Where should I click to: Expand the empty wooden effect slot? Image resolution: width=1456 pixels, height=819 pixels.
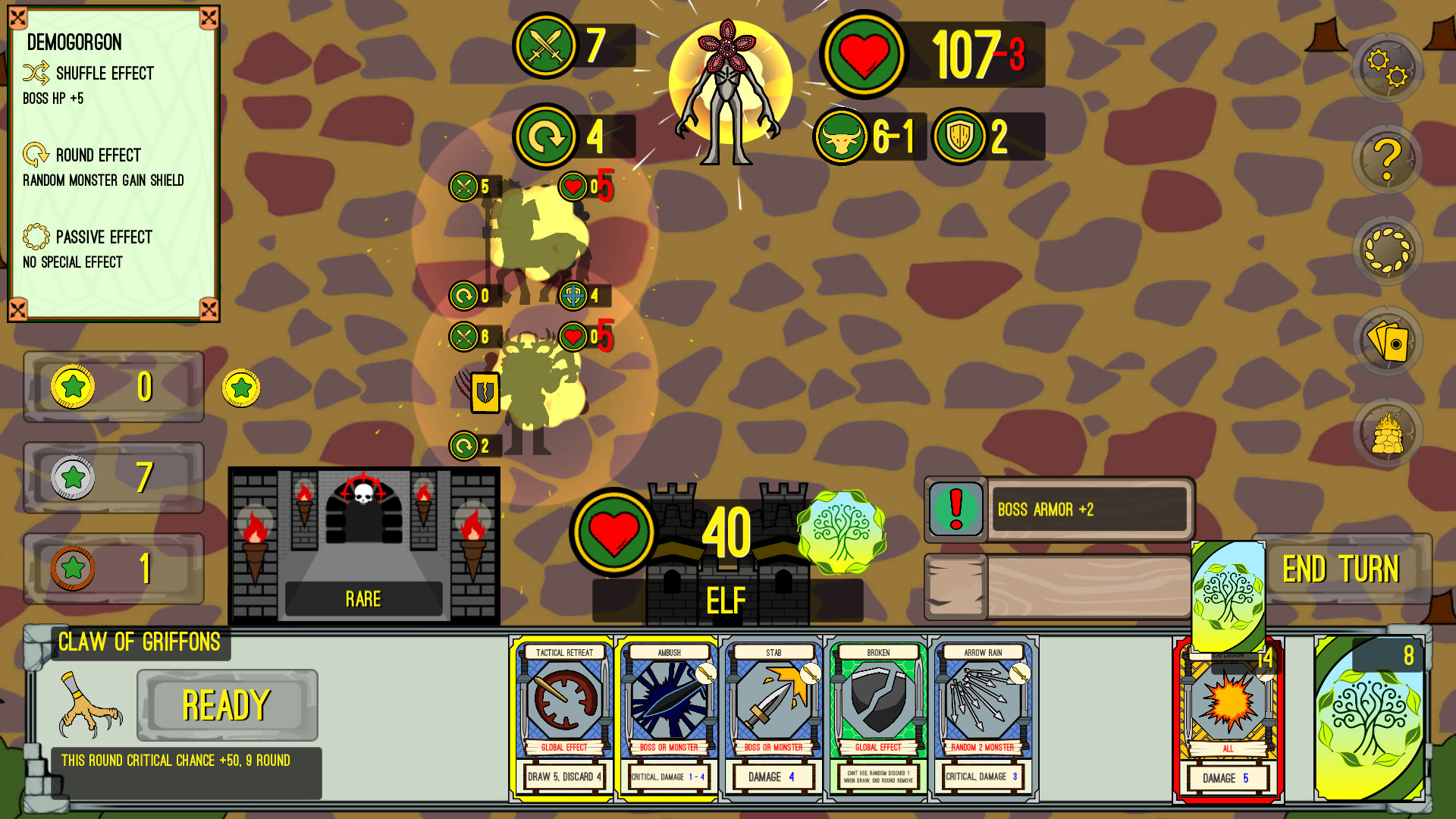1057,585
